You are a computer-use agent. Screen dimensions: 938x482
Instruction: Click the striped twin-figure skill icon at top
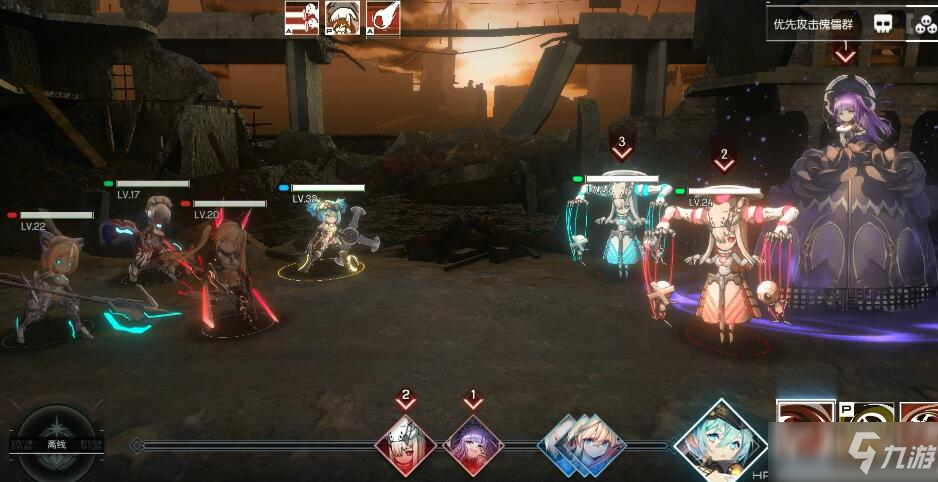click(301, 18)
